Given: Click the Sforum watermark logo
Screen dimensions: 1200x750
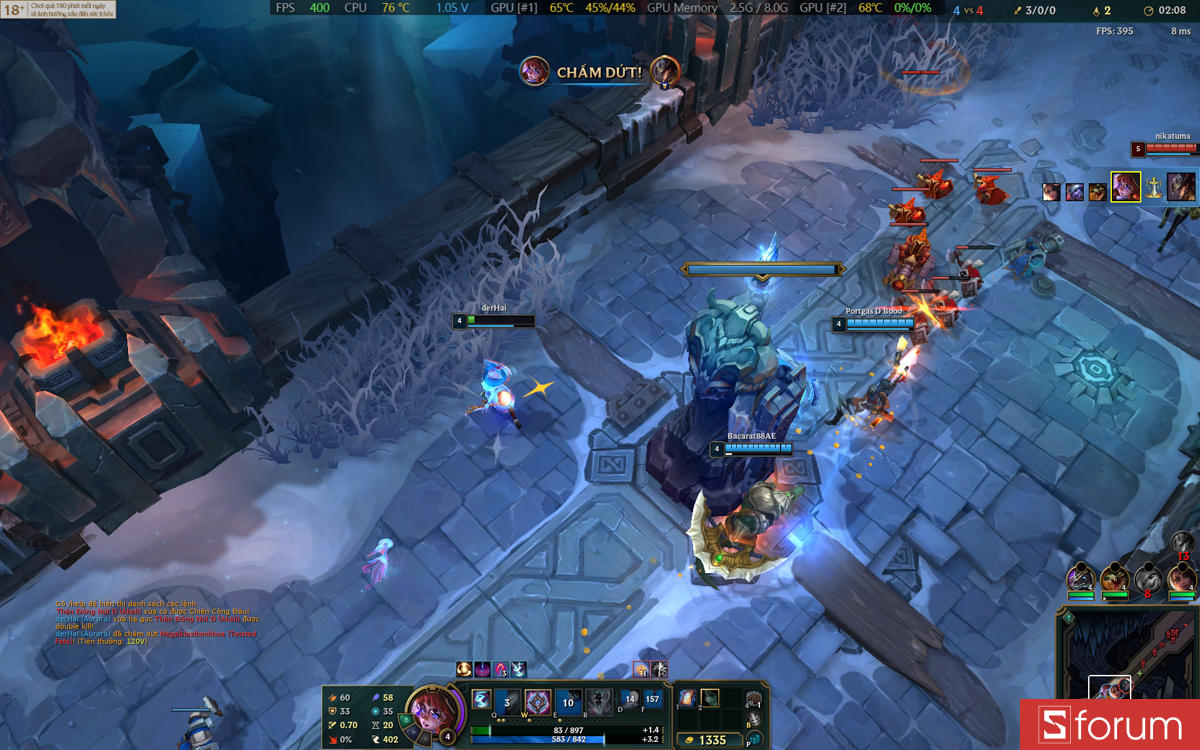Looking at the screenshot, I should pyautogui.click(x=1109, y=725).
